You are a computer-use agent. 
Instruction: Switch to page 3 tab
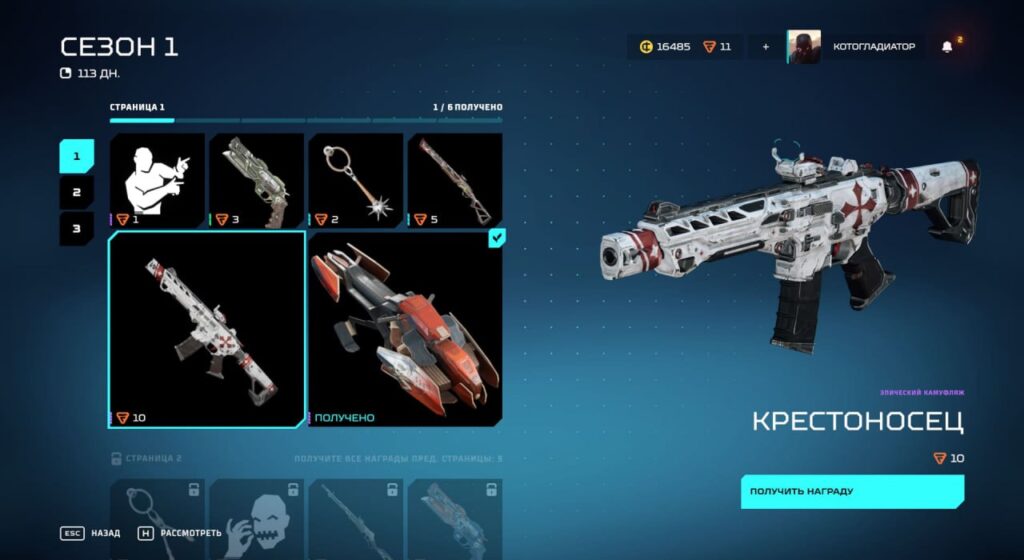(76, 228)
